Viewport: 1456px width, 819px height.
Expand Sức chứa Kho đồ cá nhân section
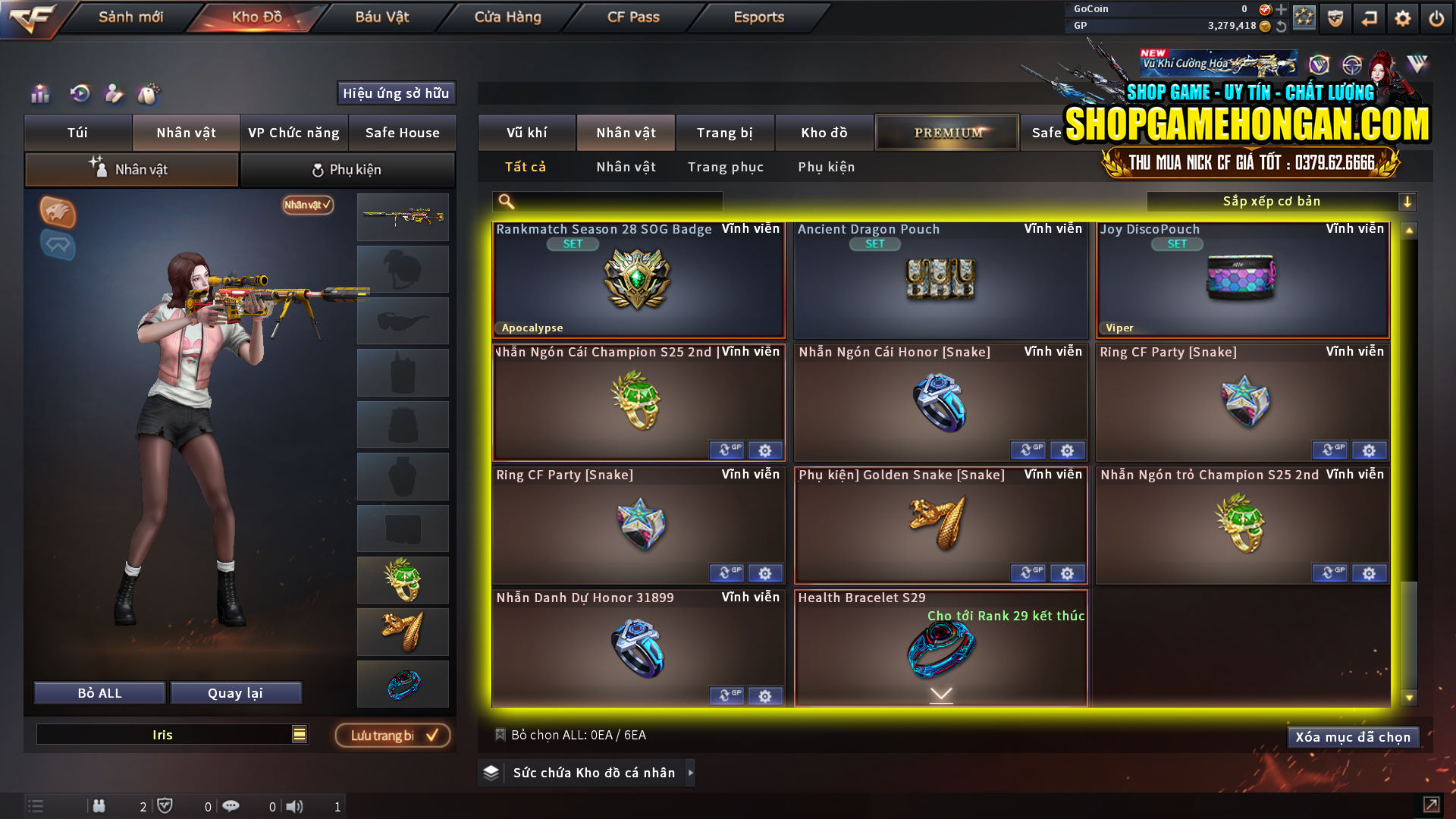[x=690, y=773]
